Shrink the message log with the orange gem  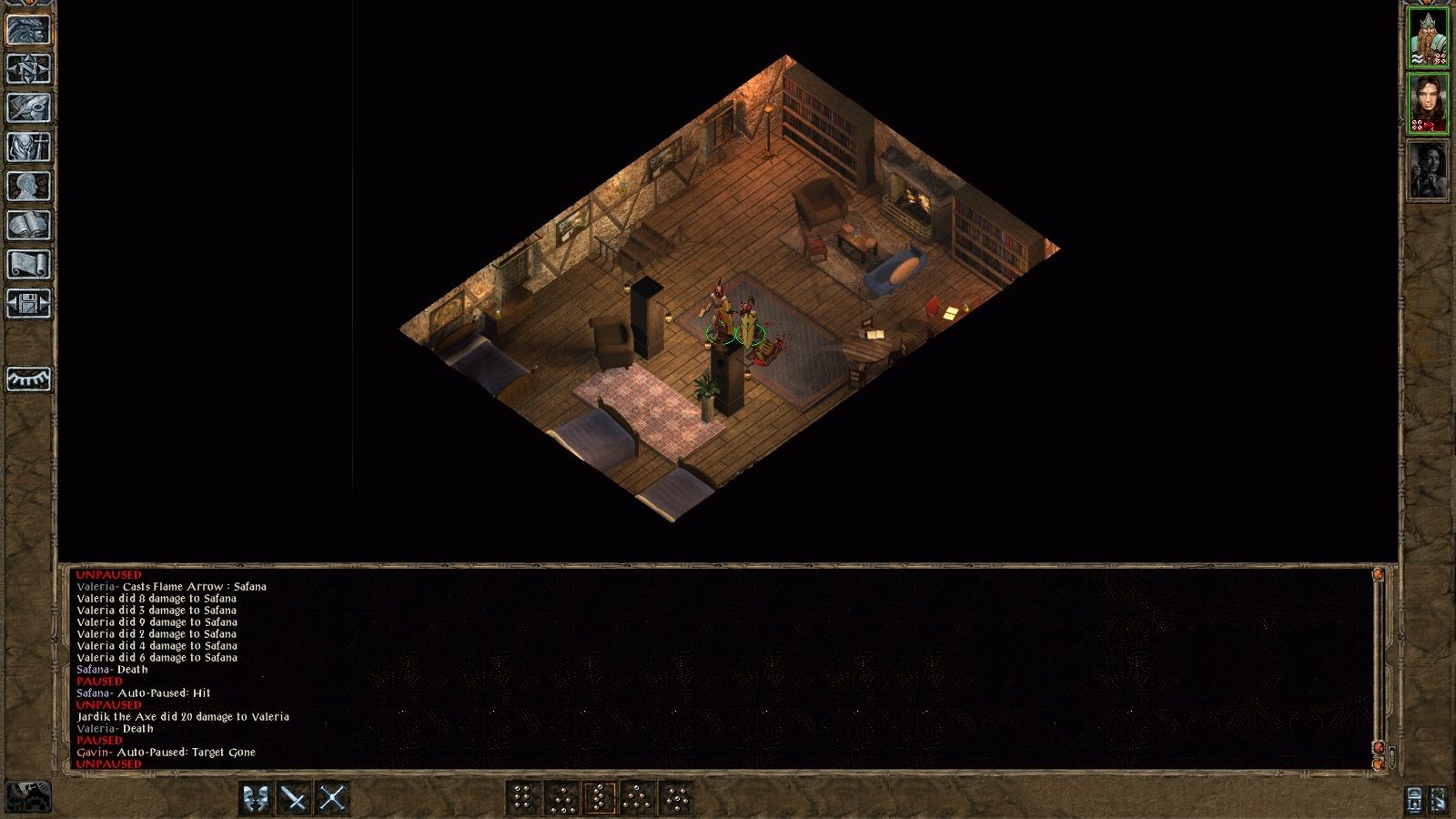click(x=1379, y=763)
